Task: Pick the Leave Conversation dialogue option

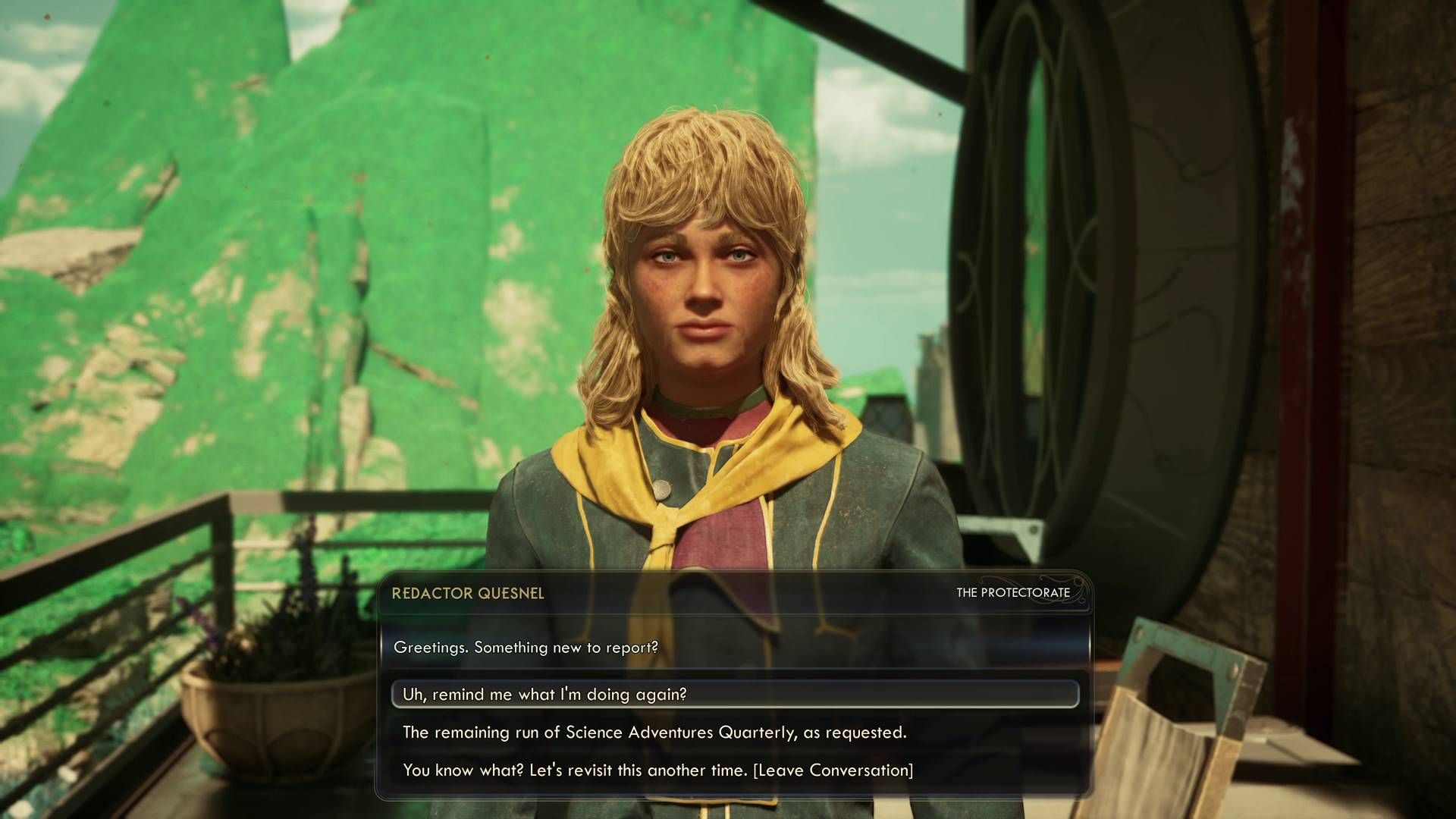Action: click(657, 770)
